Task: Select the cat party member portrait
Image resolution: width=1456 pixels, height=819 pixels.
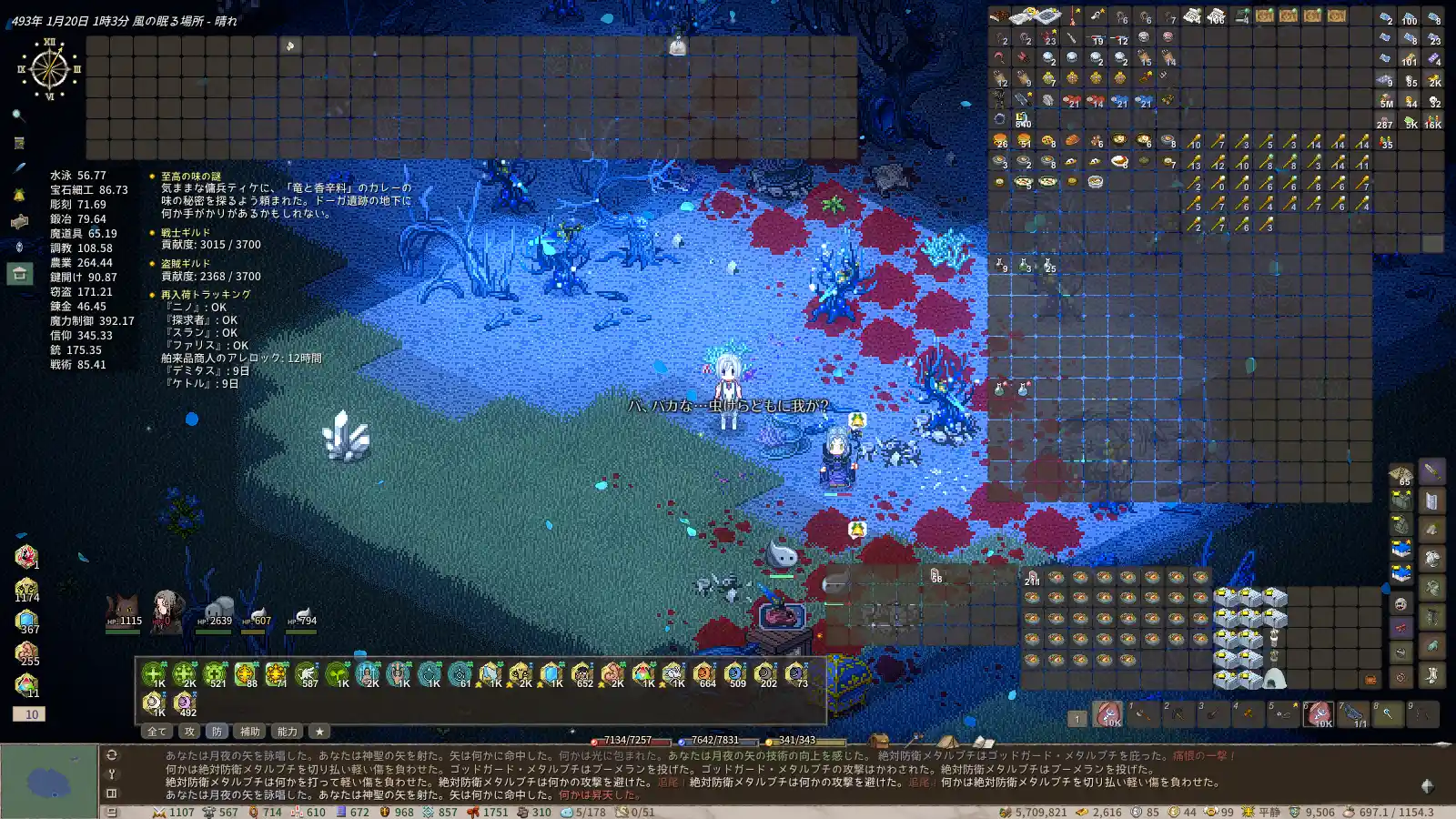Action: click(122, 610)
